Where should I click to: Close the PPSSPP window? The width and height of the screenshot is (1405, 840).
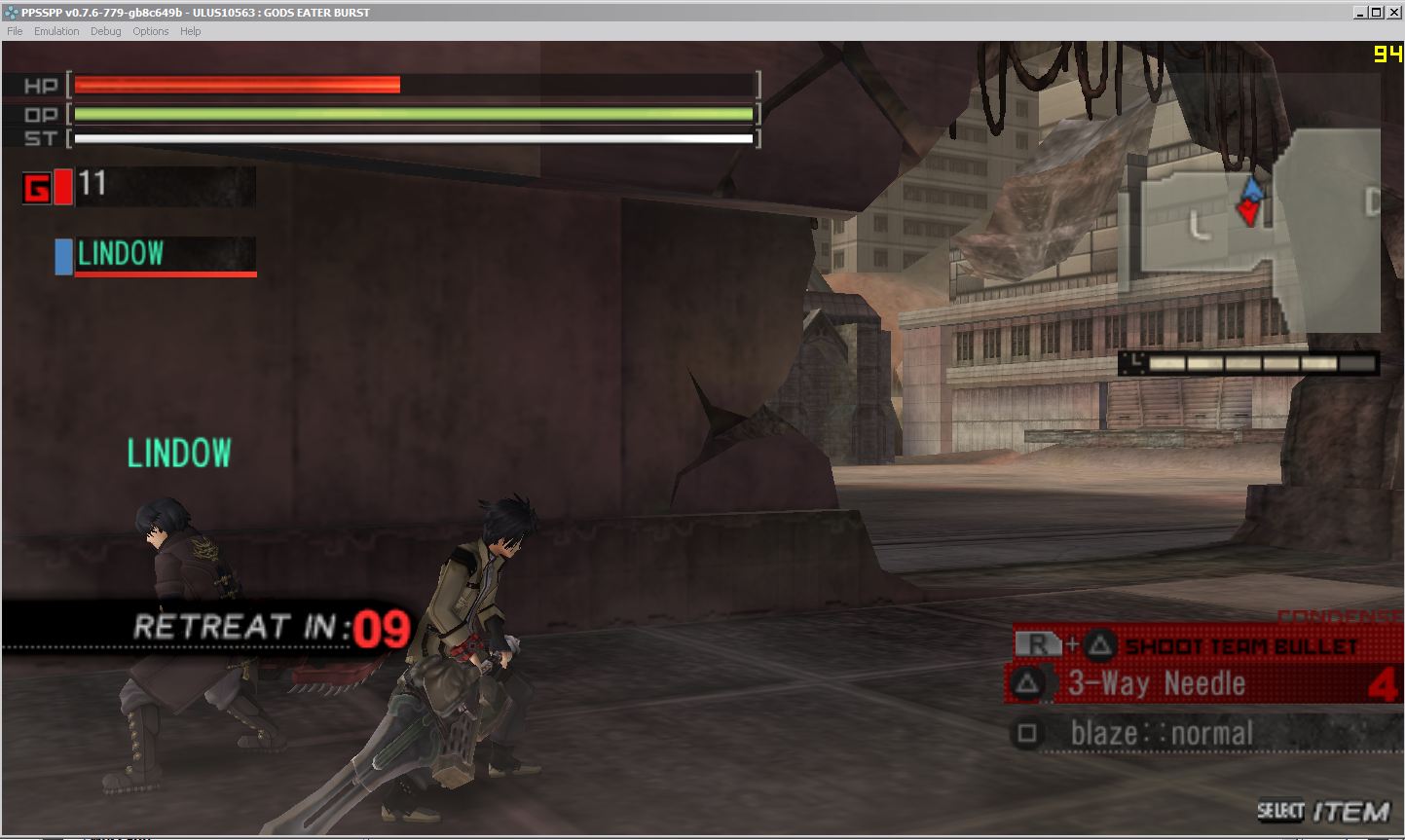[x=1393, y=13]
